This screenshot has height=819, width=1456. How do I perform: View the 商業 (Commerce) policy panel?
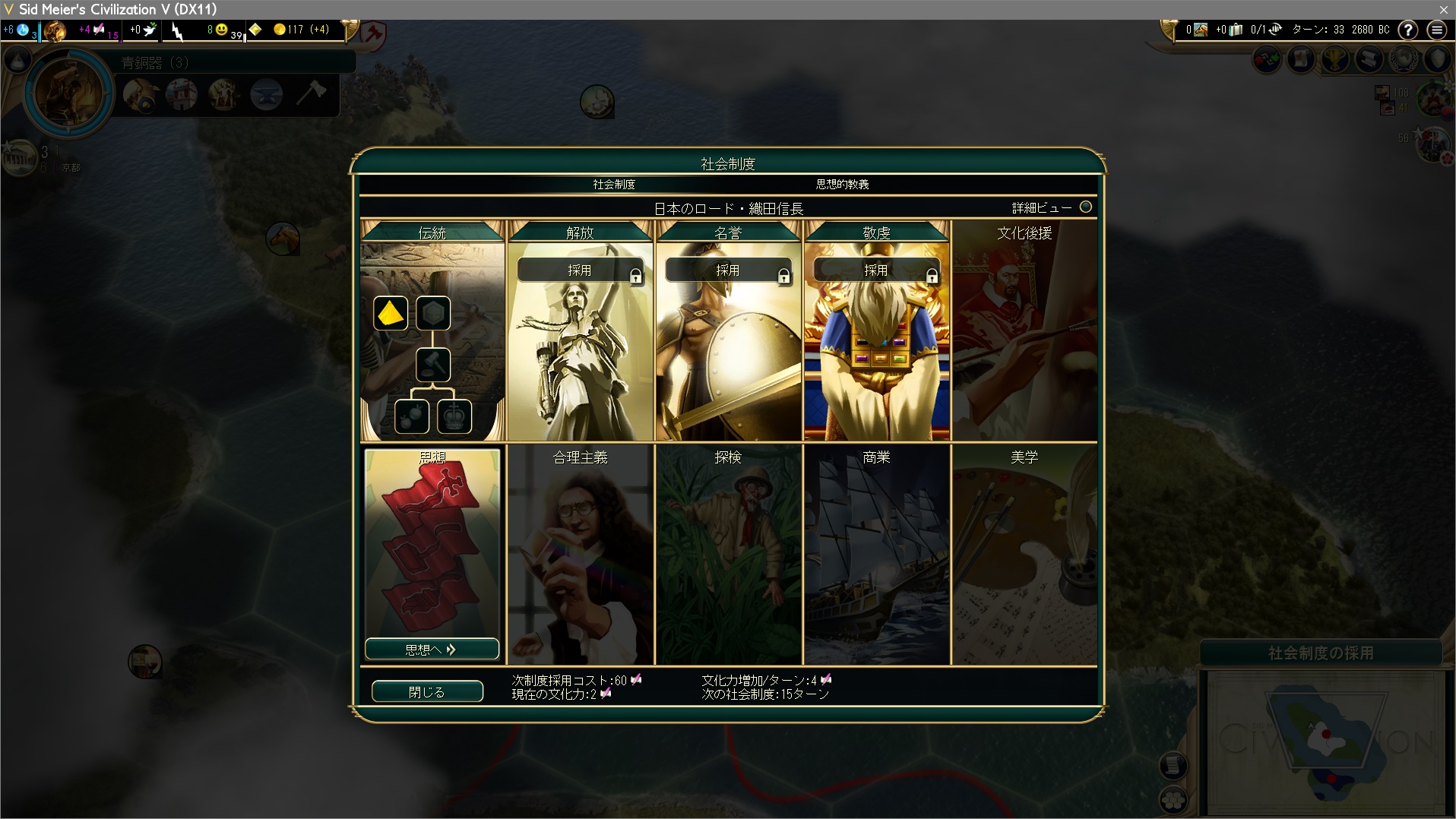coord(876,555)
